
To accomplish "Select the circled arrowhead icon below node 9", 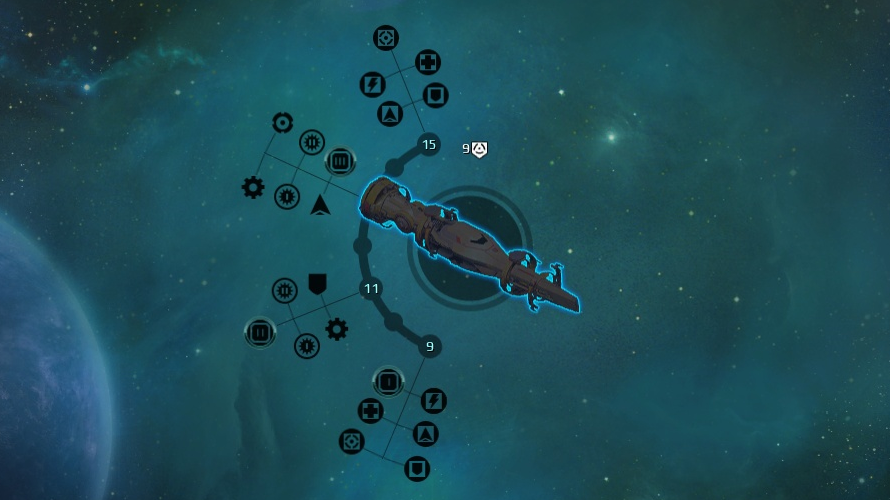I will [425, 434].
